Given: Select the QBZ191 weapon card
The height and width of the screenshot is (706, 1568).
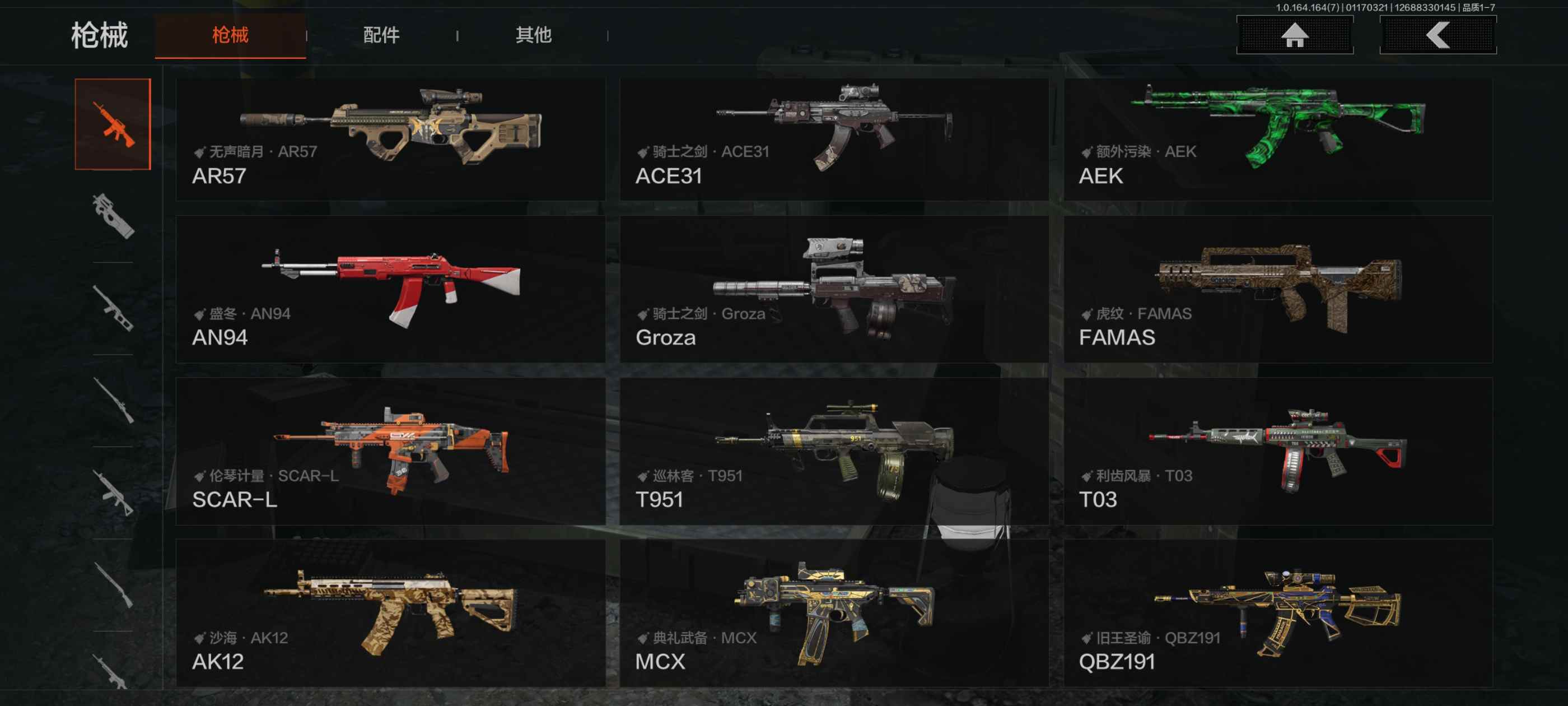Looking at the screenshot, I should tap(1278, 614).
